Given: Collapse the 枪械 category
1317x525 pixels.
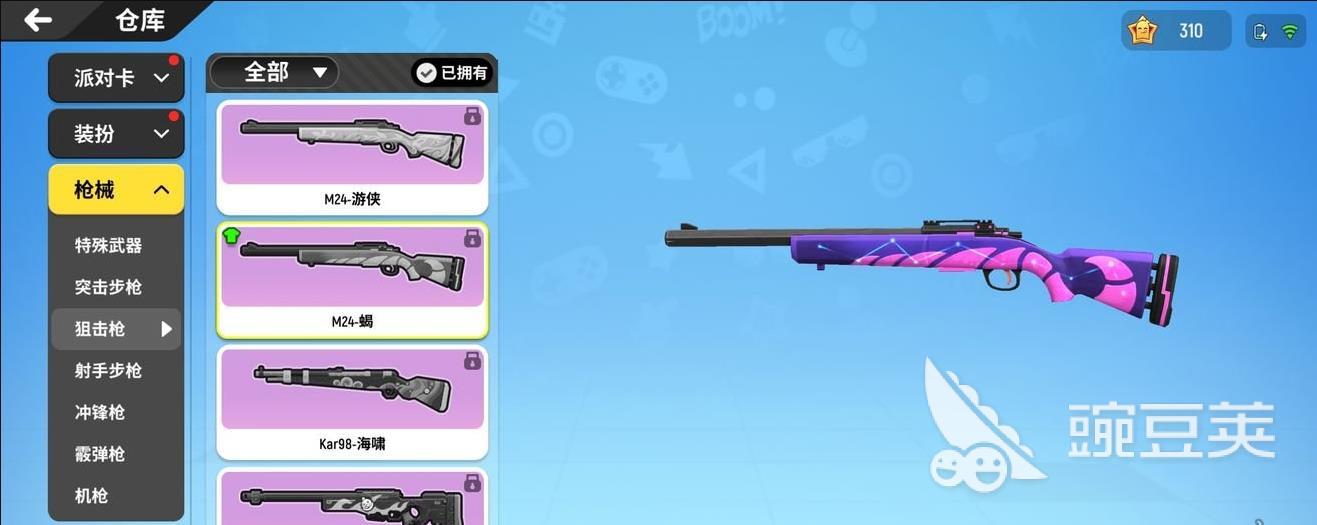Looking at the screenshot, I should tap(116, 190).
